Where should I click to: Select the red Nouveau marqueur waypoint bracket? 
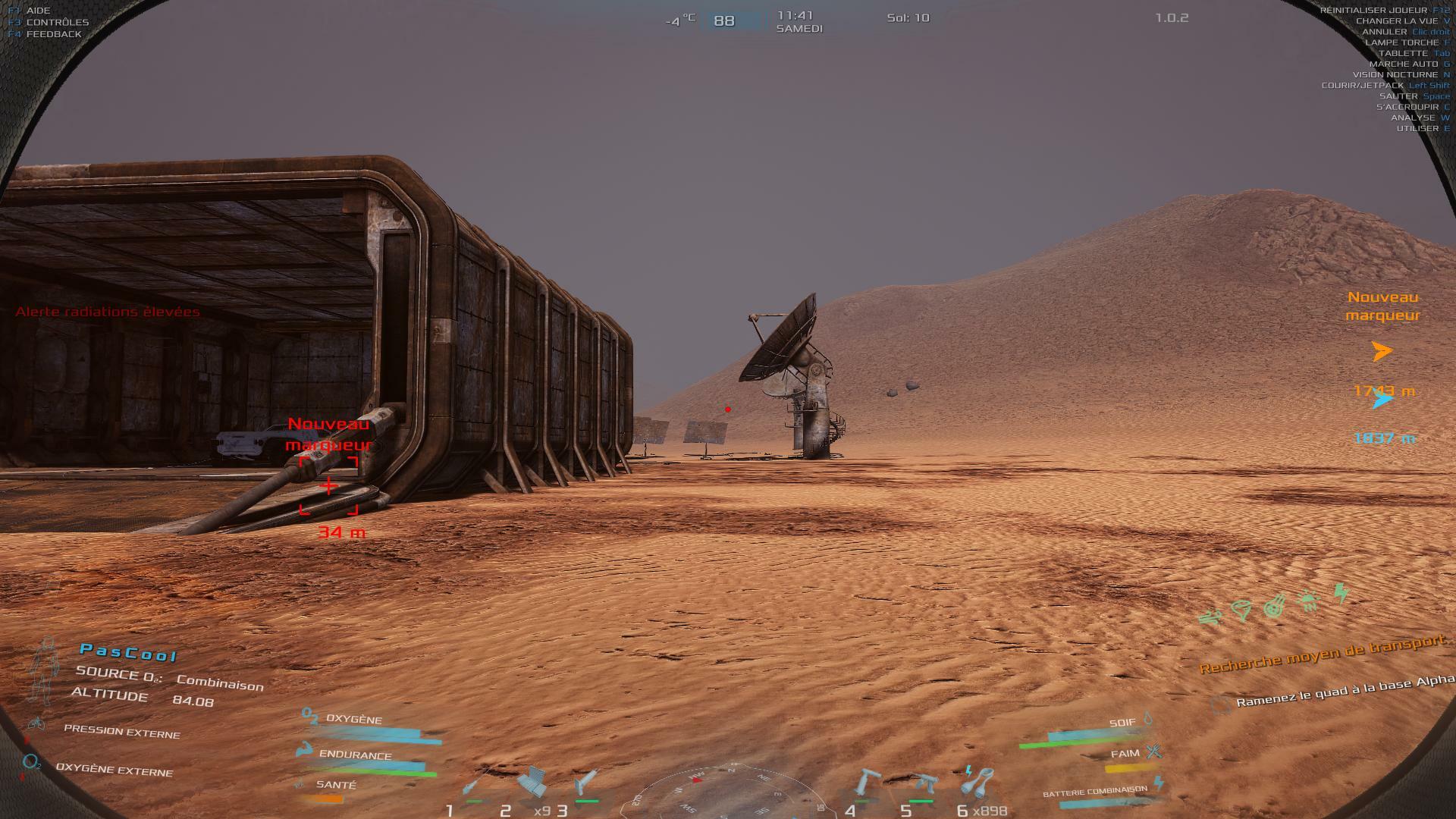pos(328,485)
